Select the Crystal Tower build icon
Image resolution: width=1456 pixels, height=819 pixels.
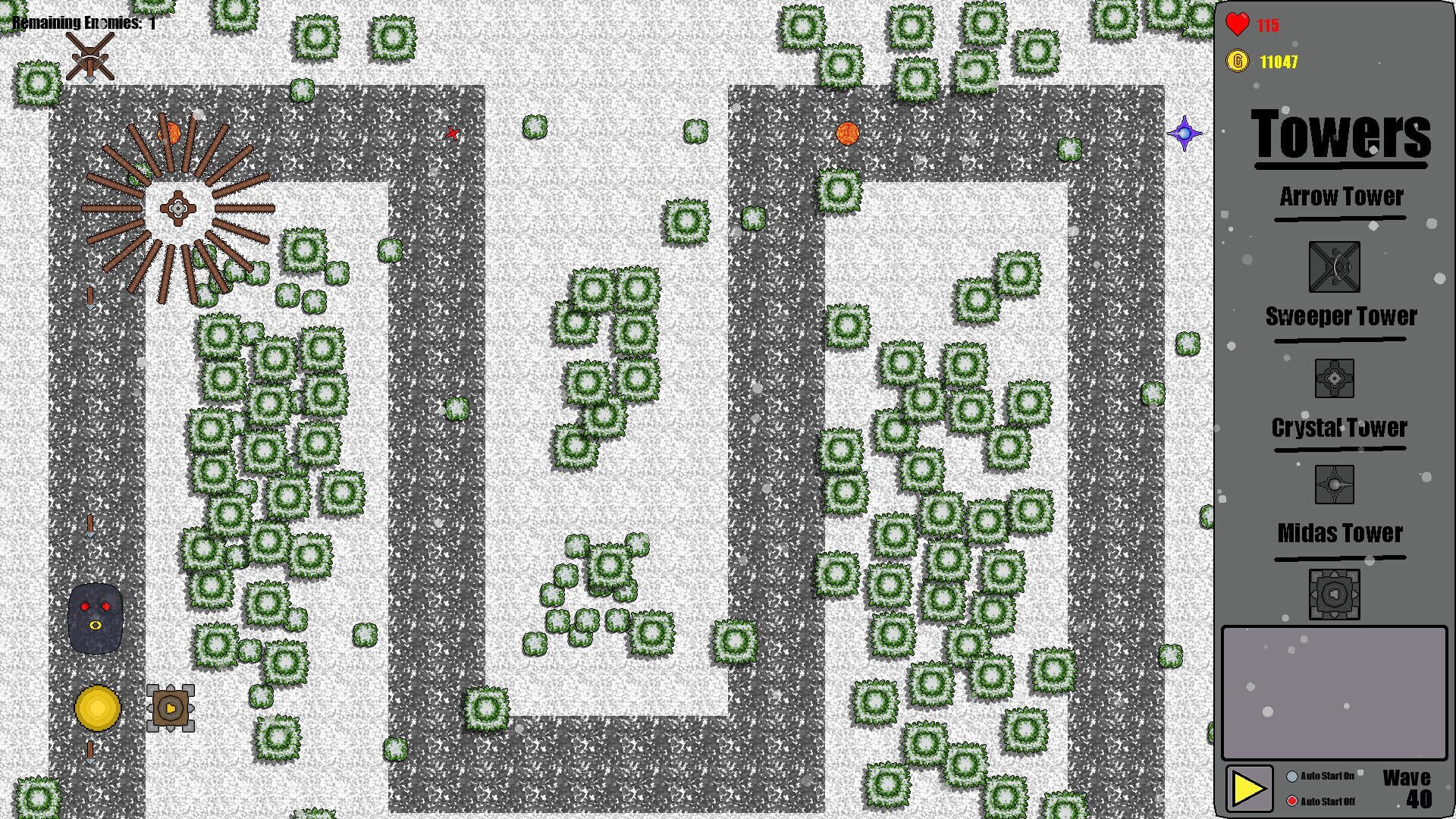click(1335, 483)
